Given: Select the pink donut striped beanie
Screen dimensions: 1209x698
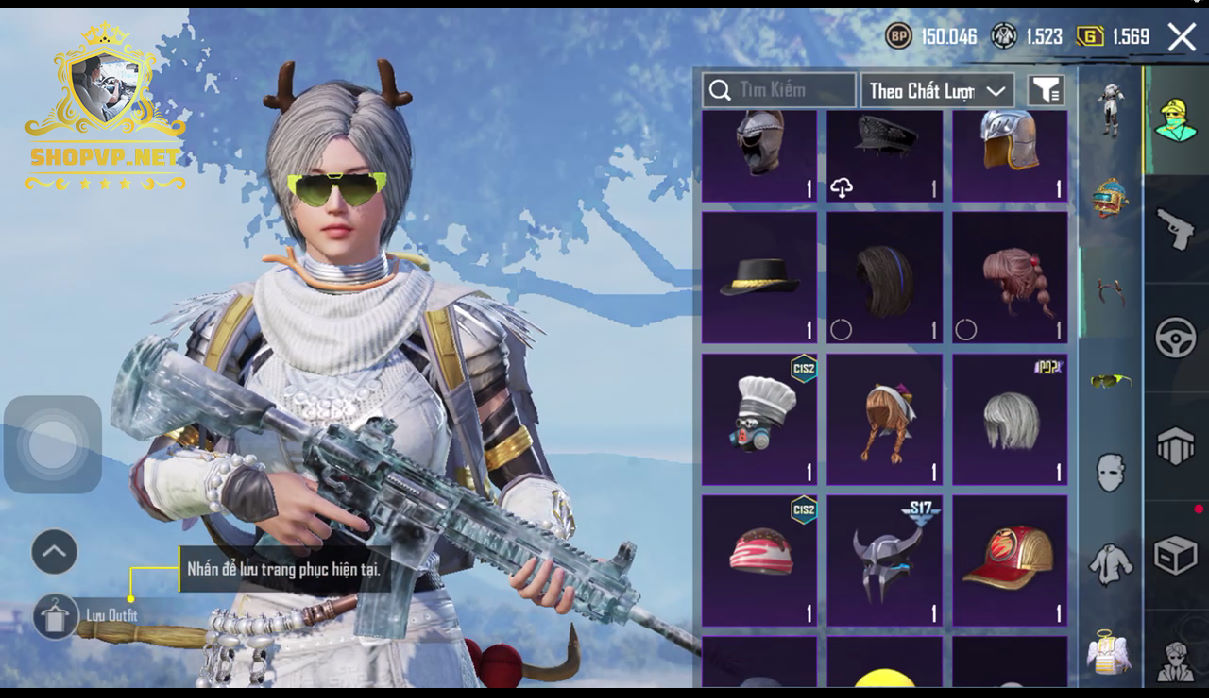Looking at the screenshot, I should point(759,561).
